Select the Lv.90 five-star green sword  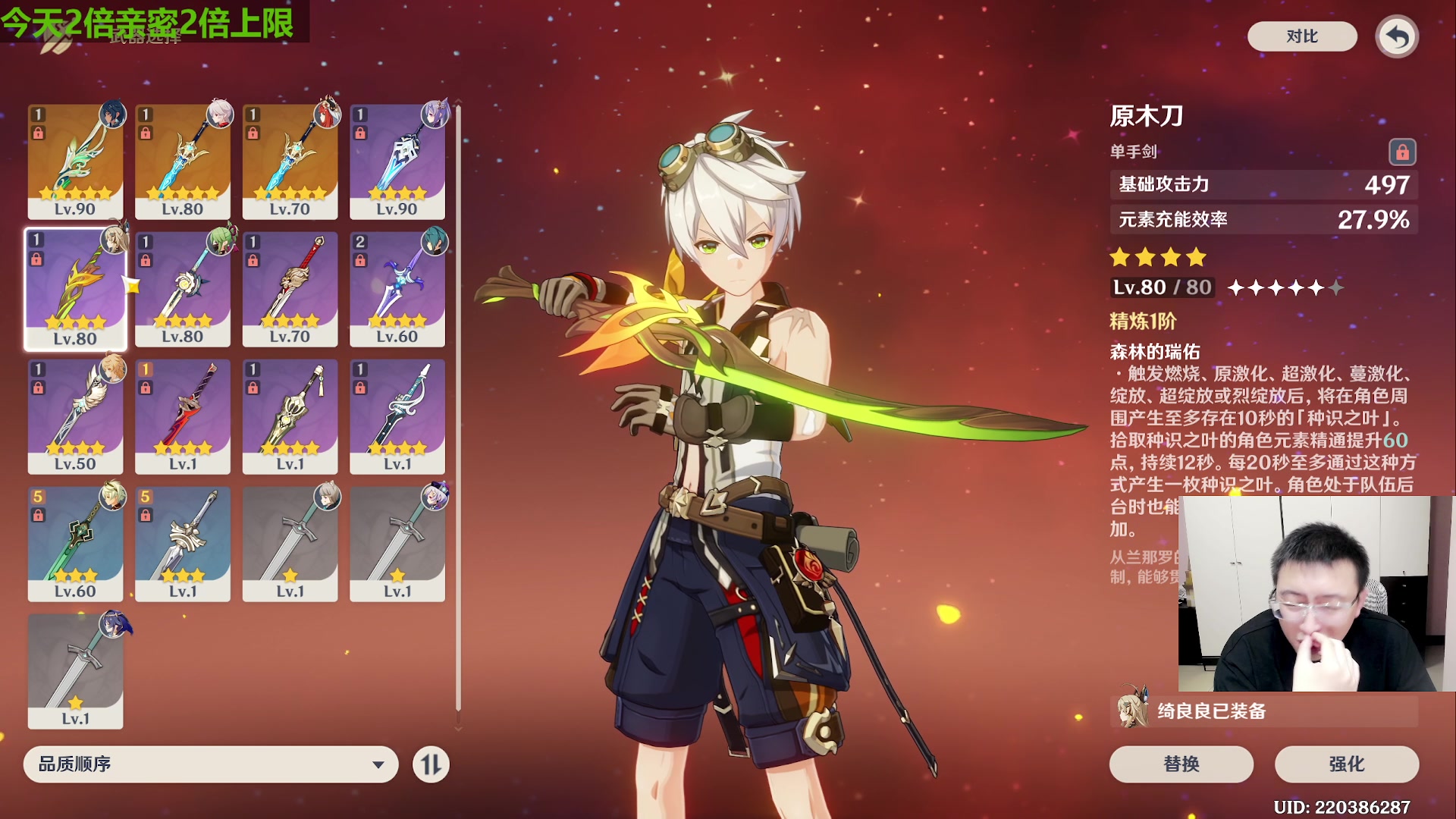(x=75, y=161)
